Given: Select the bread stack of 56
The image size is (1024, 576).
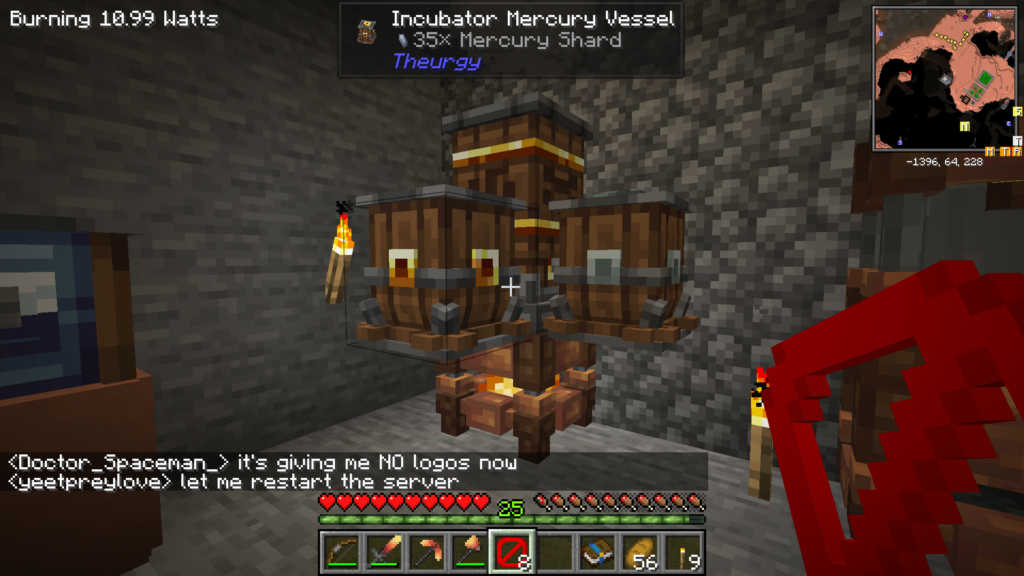Looking at the screenshot, I should (x=640, y=552).
